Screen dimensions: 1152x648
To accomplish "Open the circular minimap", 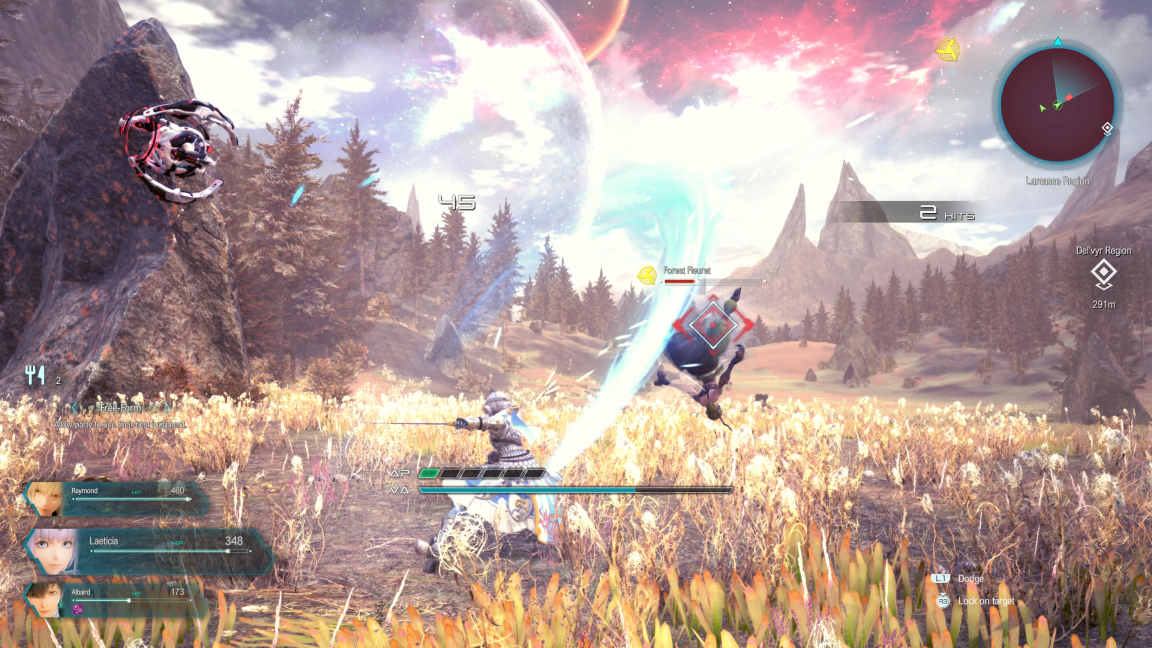I will pyautogui.click(x=1059, y=105).
